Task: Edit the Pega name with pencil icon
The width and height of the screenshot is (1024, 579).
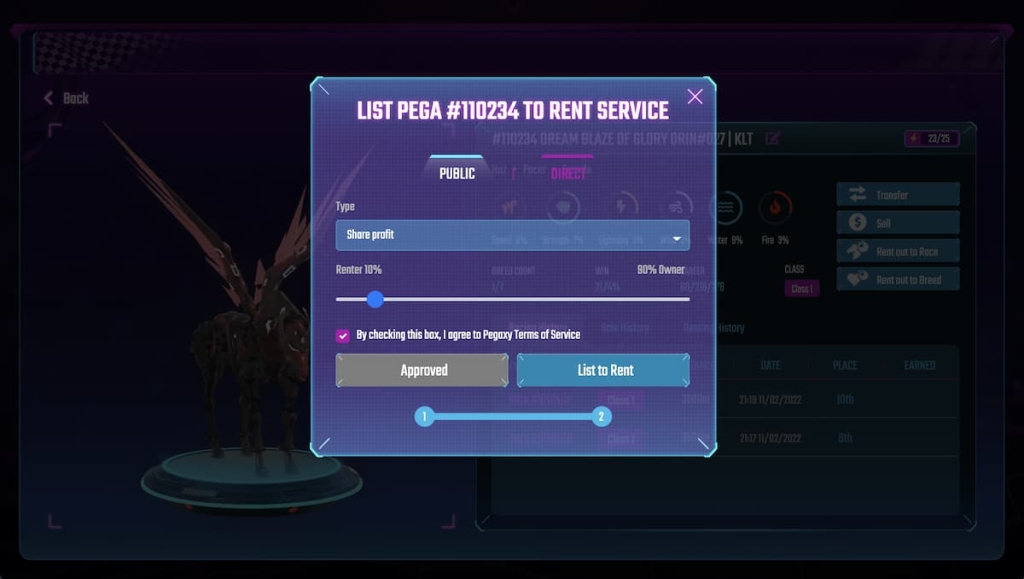Action: [773, 139]
